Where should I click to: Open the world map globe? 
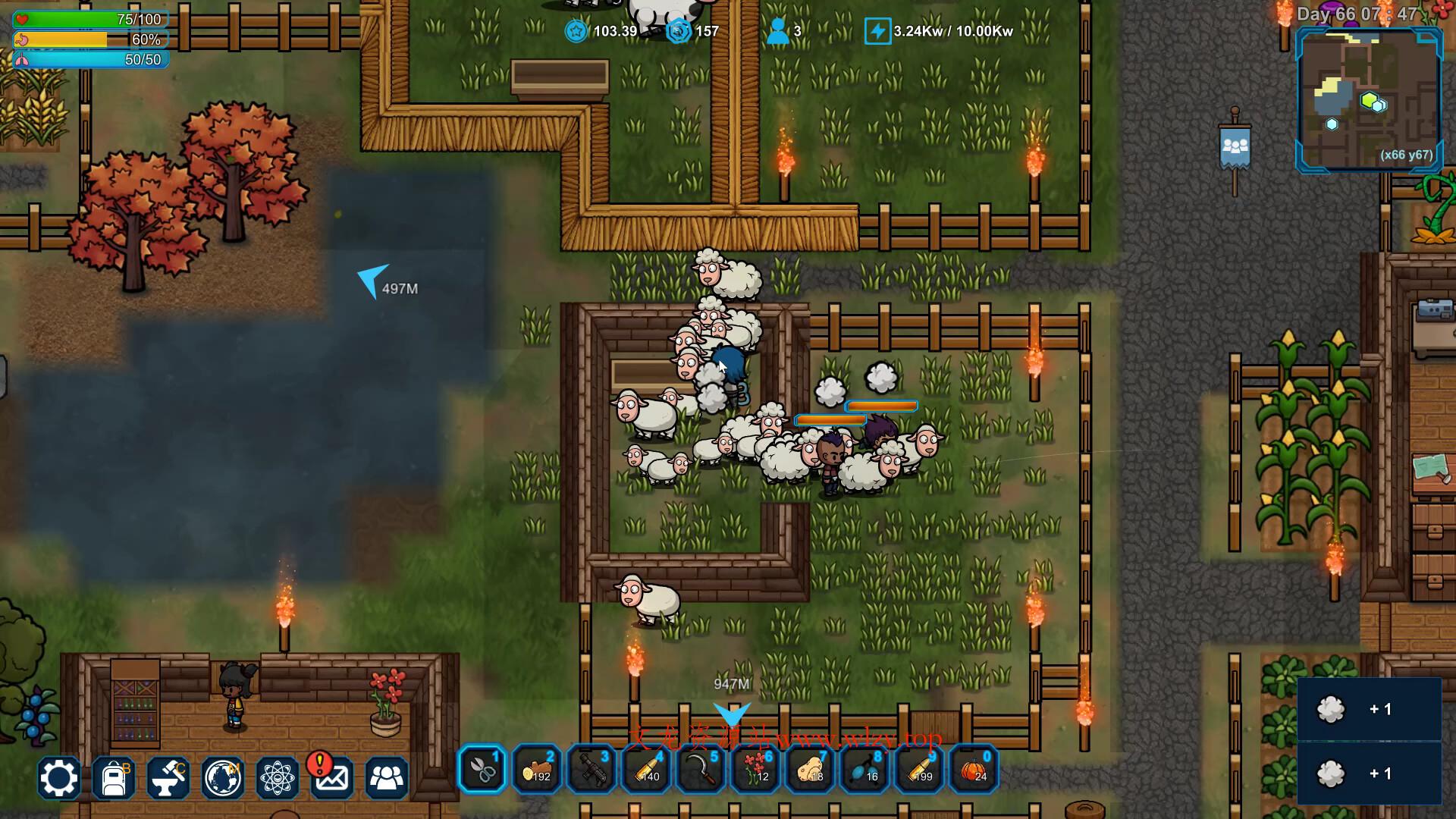coord(223,778)
